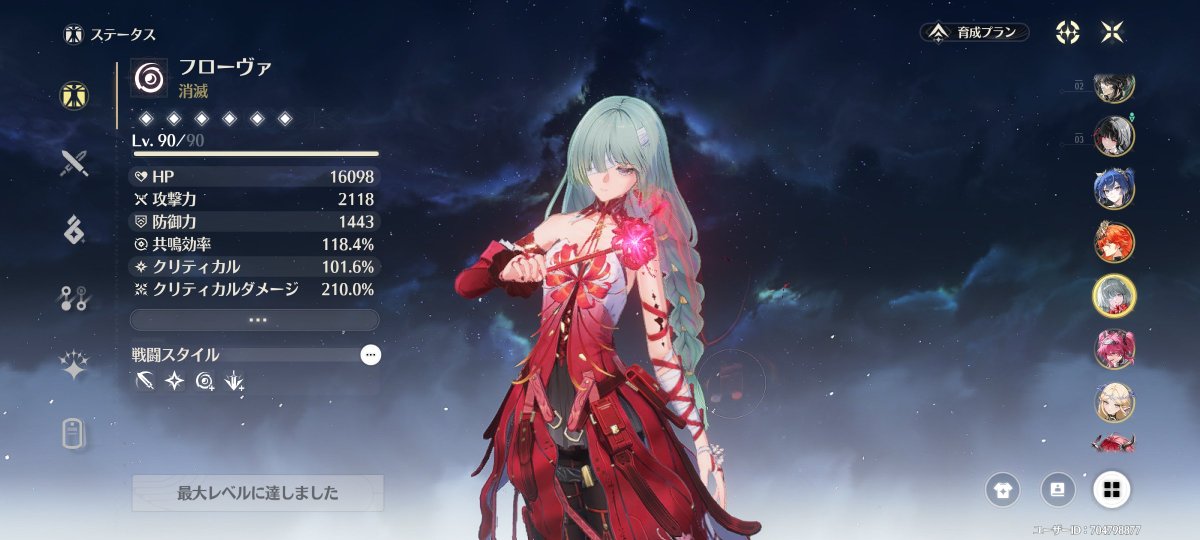
Task: Switch to the blue-haired character portrait
Action: (1113, 188)
